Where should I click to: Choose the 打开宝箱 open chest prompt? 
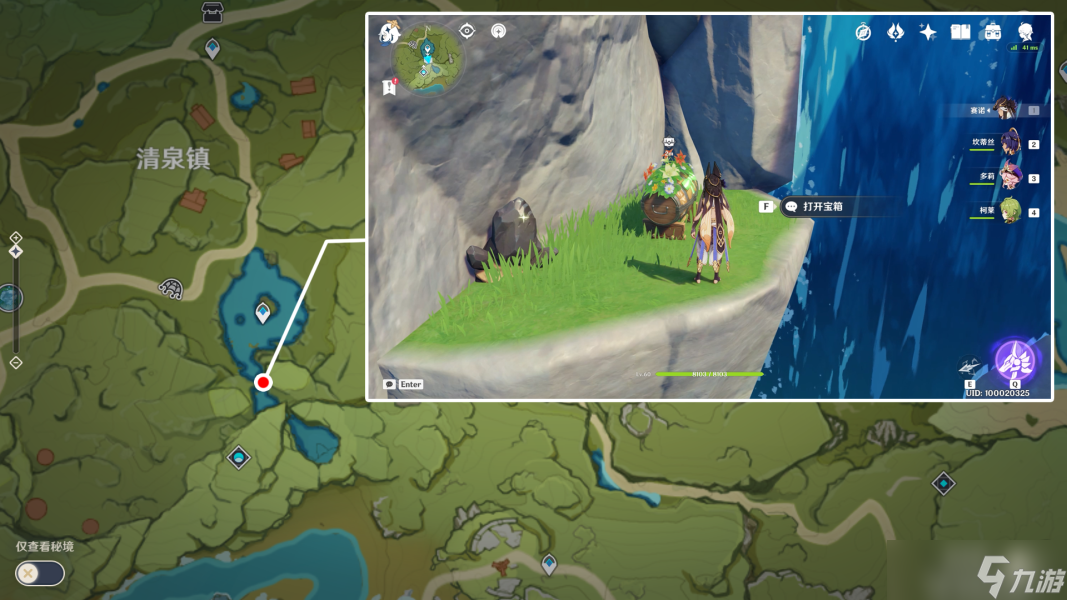coord(823,206)
